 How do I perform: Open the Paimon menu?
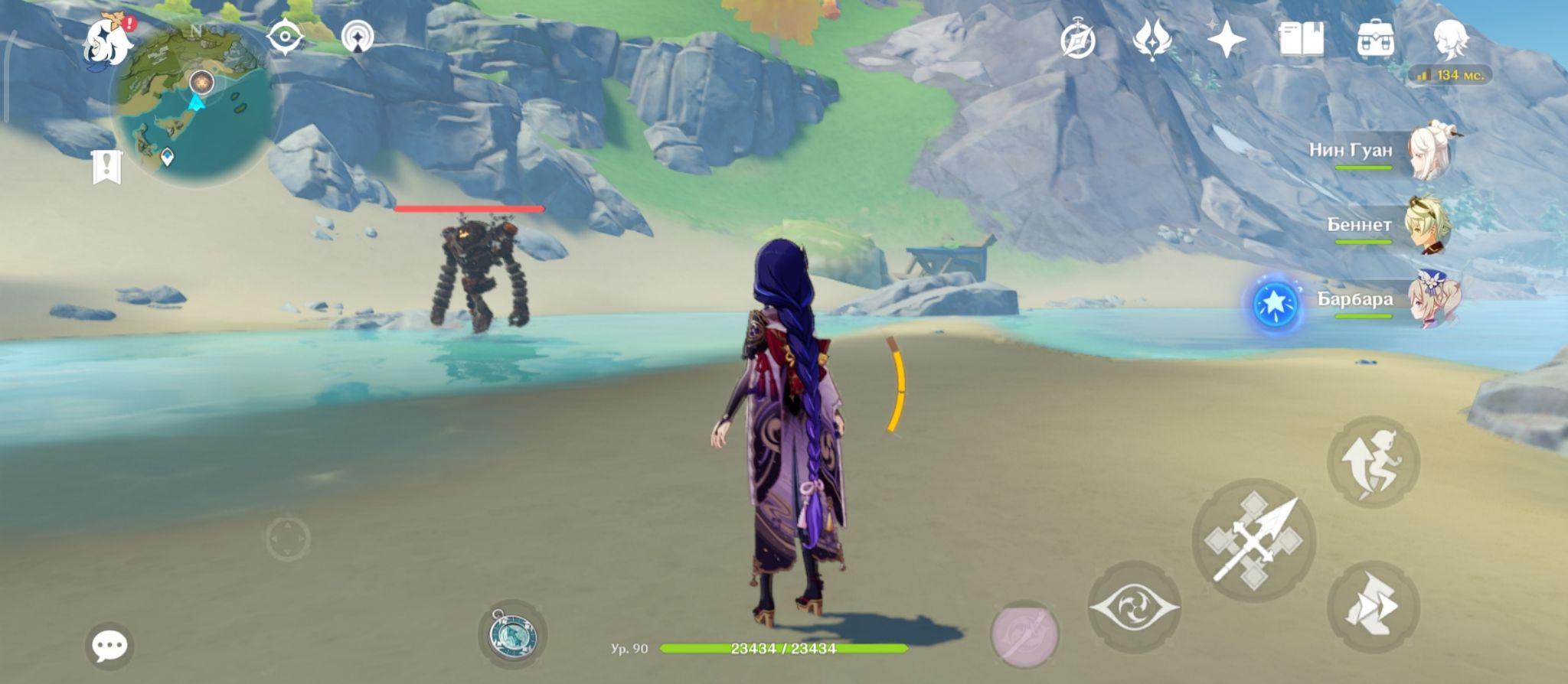(107, 44)
